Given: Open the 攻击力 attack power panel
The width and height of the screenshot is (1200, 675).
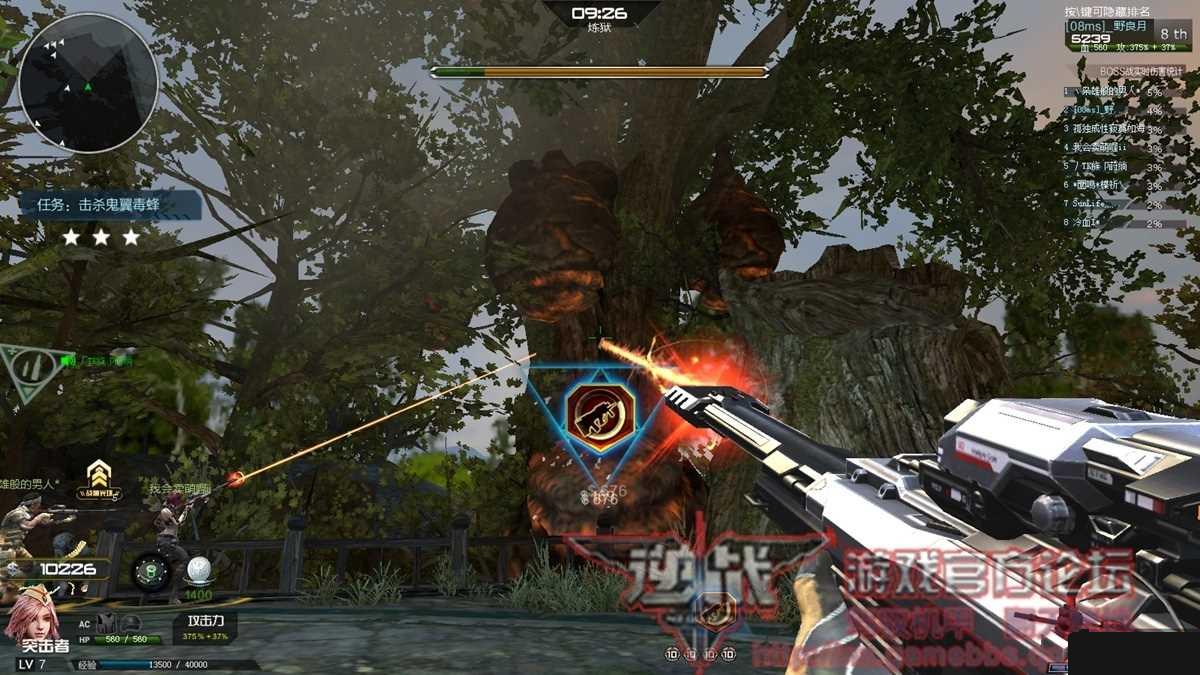Looking at the screenshot, I should [205, 628].
